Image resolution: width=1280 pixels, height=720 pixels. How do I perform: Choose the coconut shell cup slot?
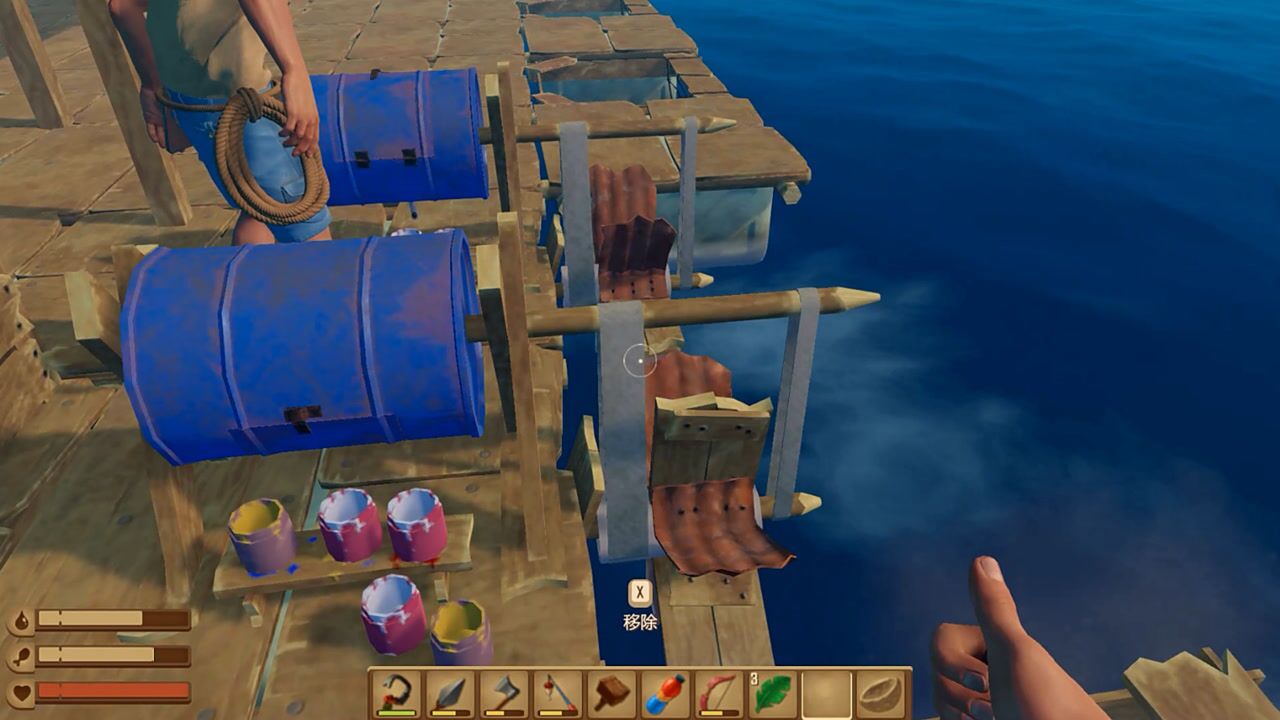click(880, 694)
